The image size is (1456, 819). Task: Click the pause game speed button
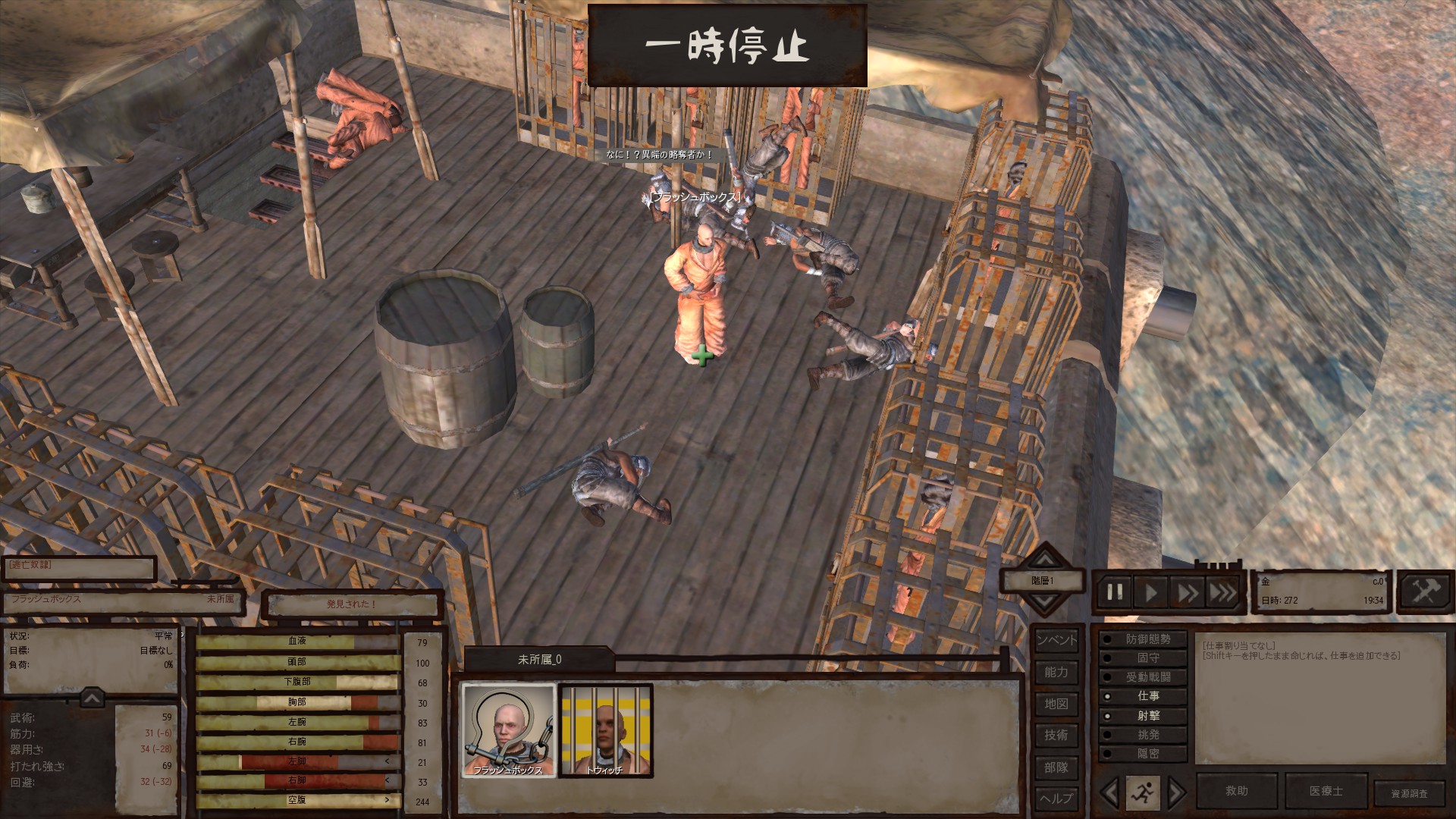pos(1115,592)
